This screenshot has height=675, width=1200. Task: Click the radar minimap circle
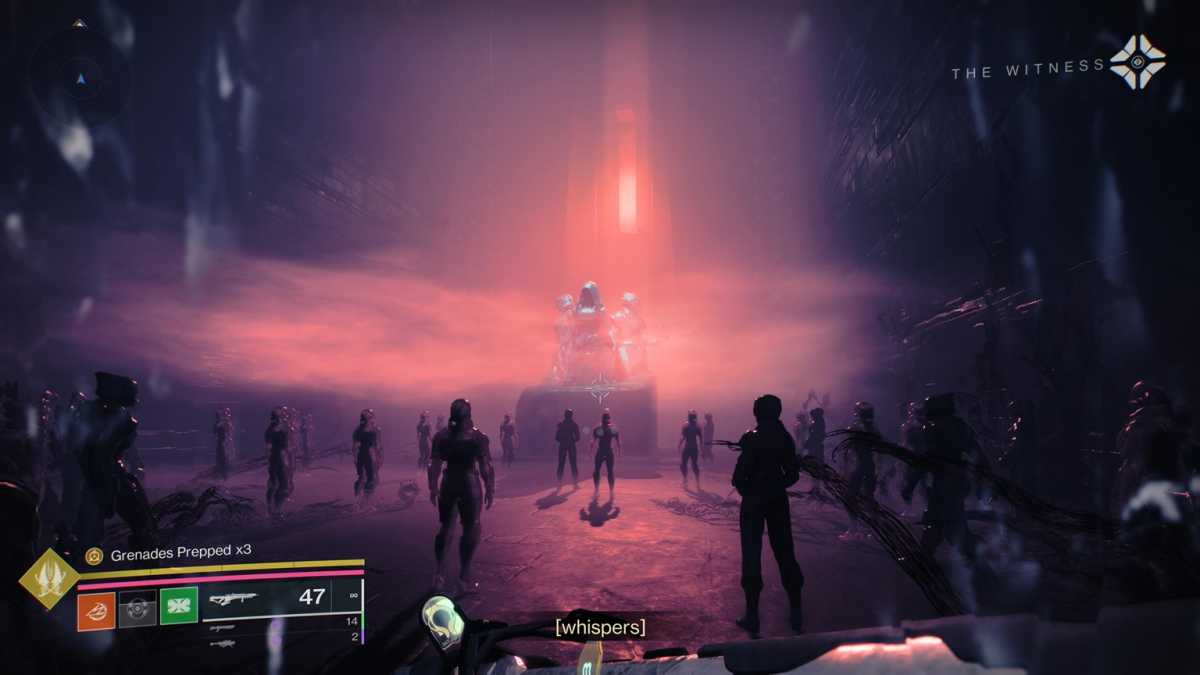[x=81, y=77]
